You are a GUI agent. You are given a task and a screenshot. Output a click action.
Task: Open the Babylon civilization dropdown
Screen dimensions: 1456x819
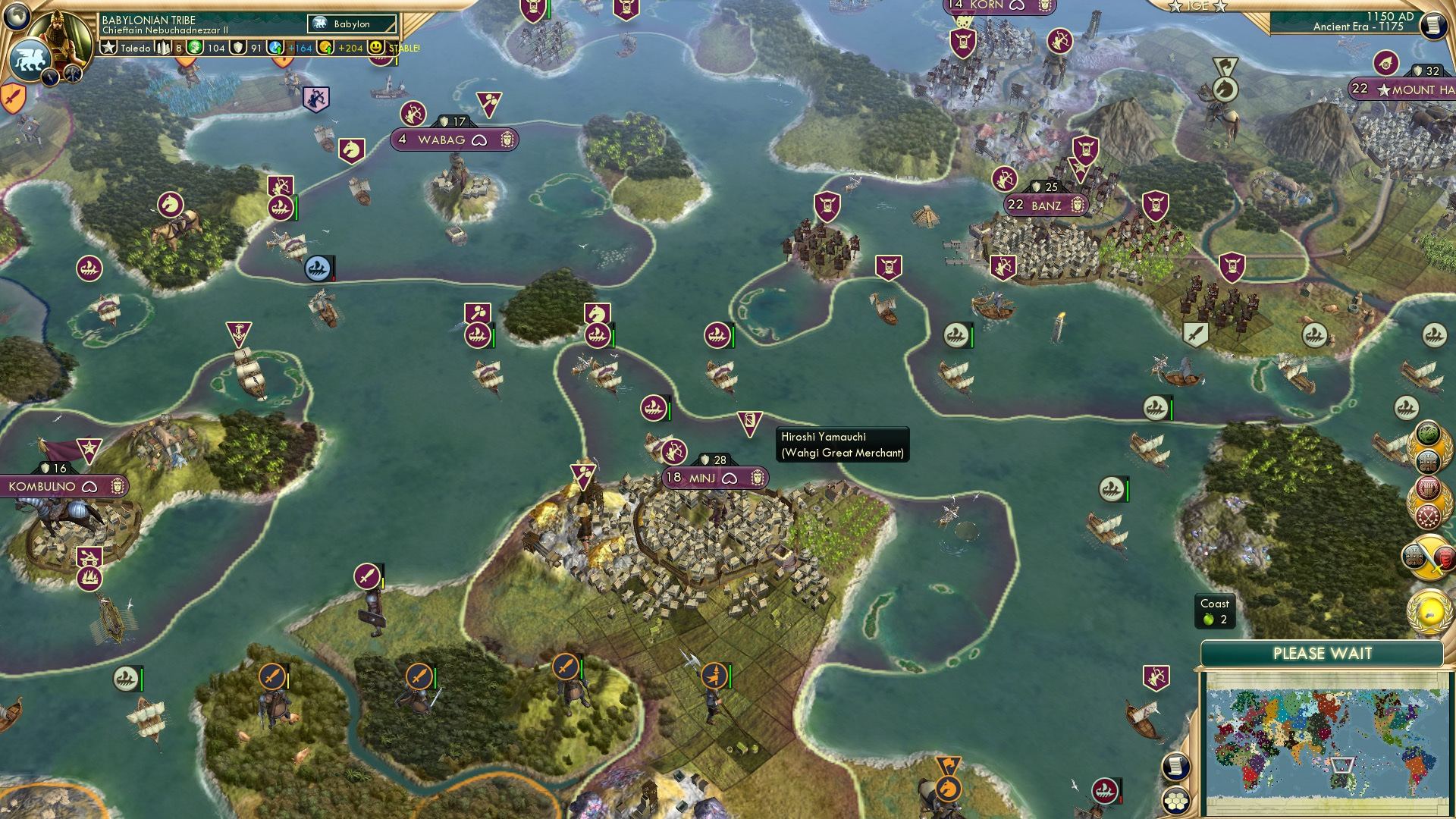click(351, 24)
